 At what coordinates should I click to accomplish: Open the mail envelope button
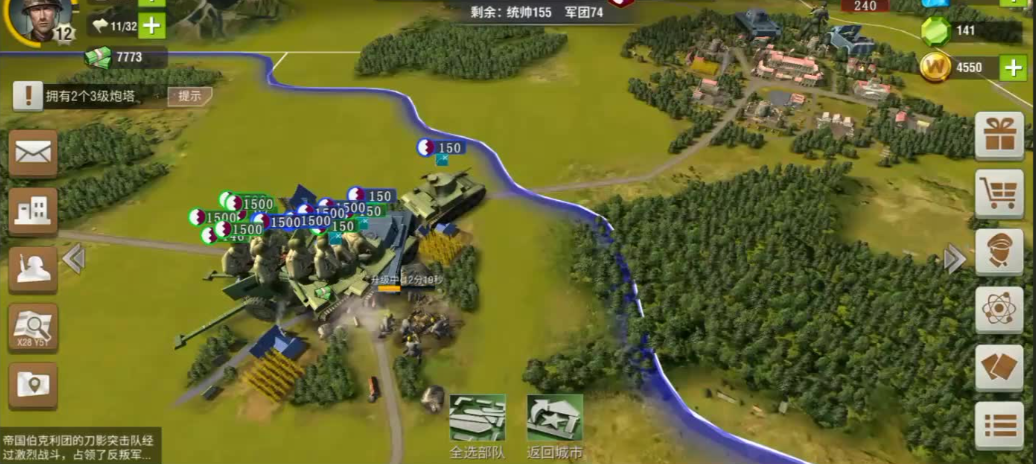[33, 153]
